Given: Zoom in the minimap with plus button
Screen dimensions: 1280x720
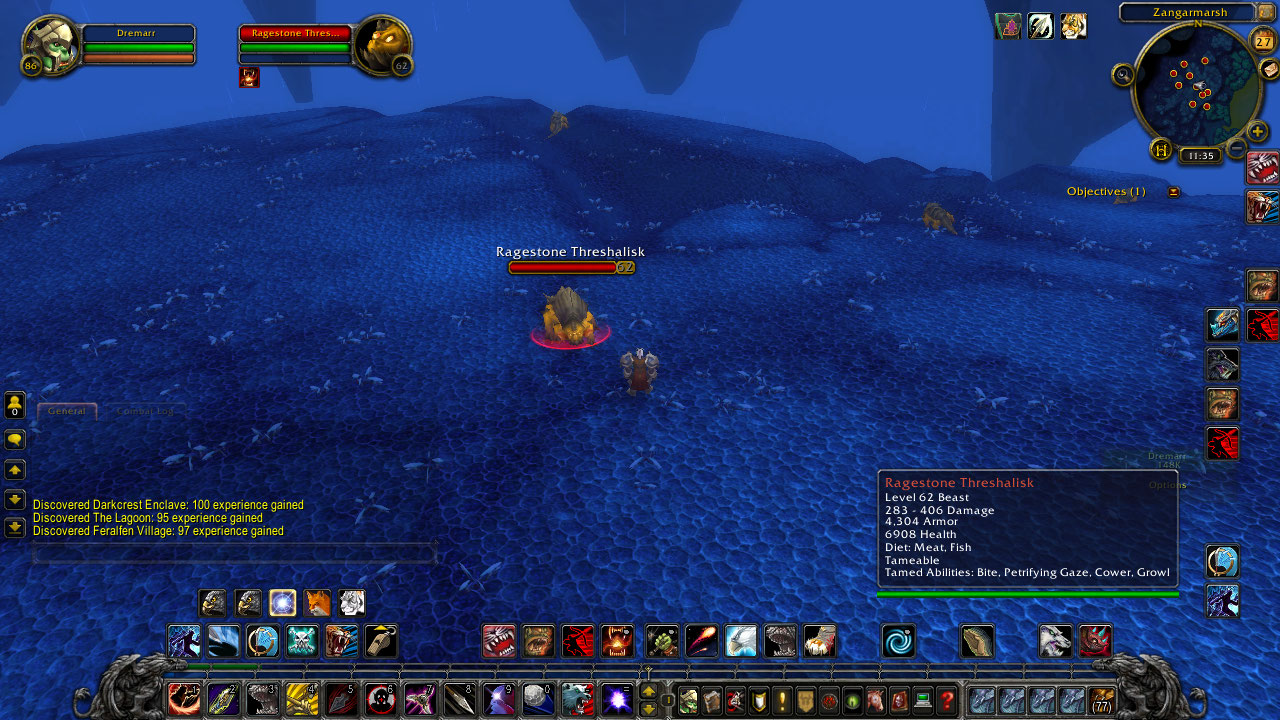Looking at the screenshot, I should (1258, 131).
